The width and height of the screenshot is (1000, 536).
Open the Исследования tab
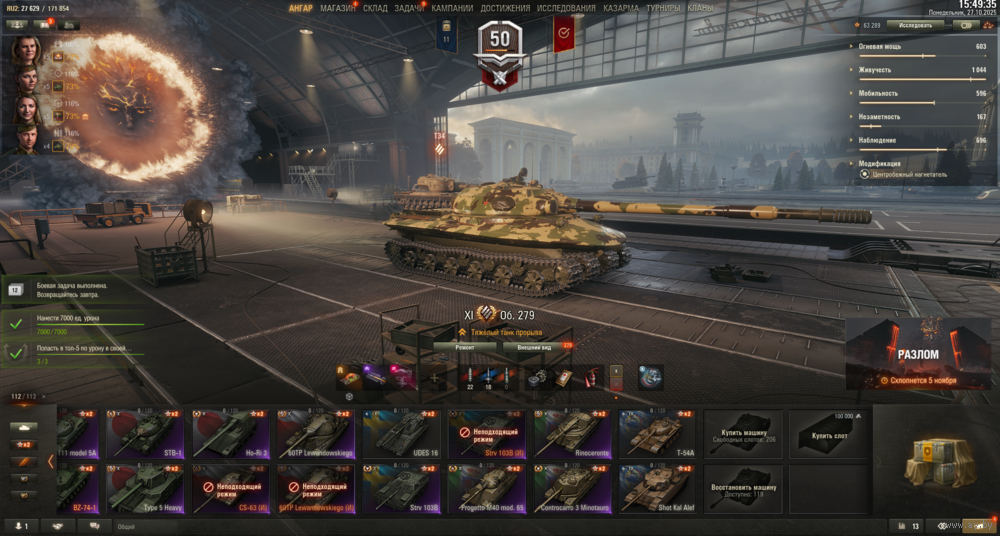click(x=566, y=8)
